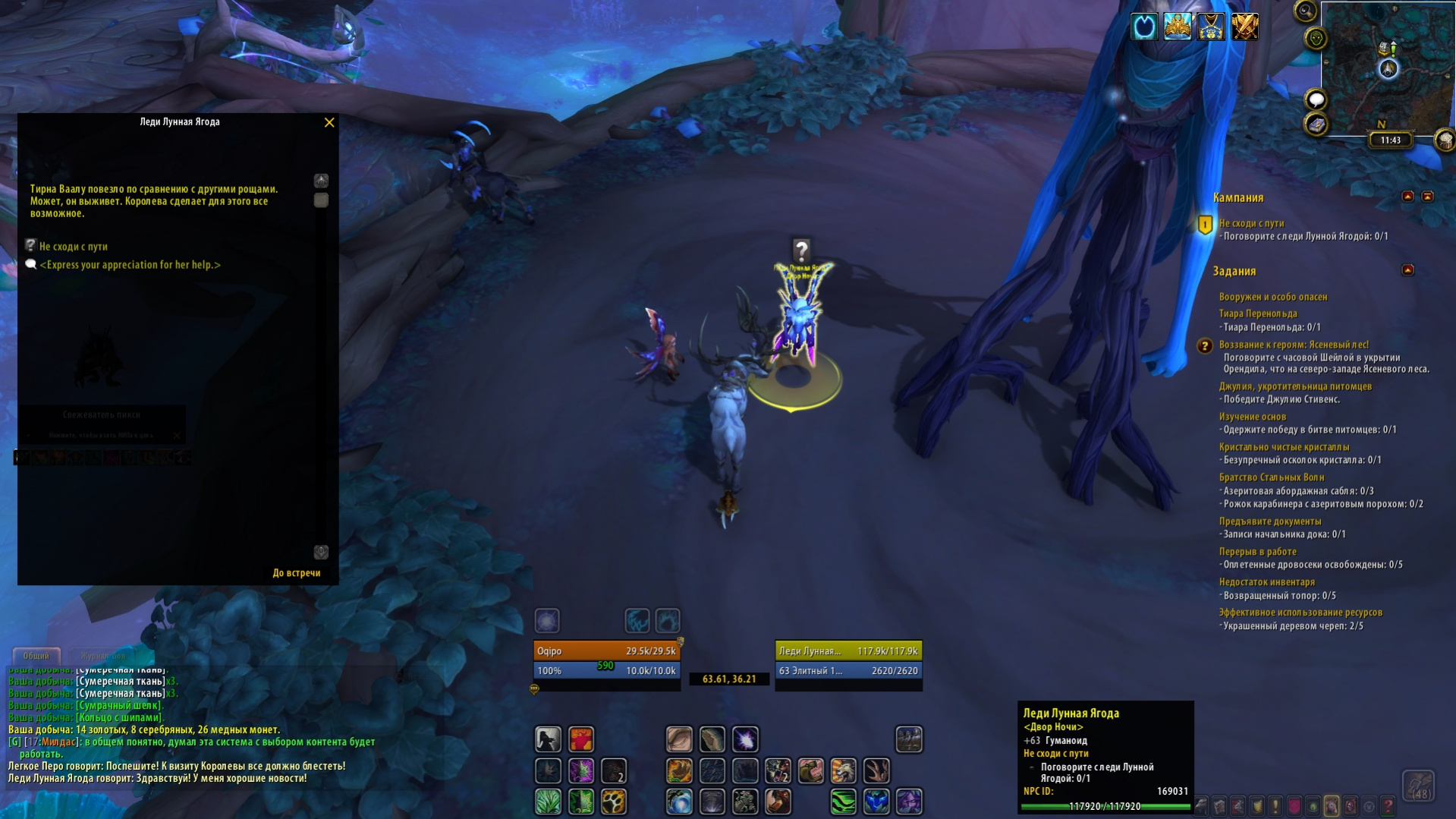Select the "Не сходи с пути" quest option
Viewport: 1456px width, 819px height.
coord(74,247)
